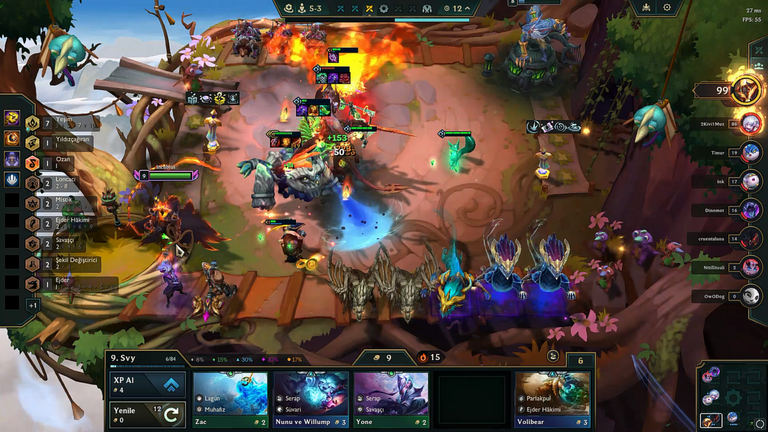Buy XP with the XP Al button
The width and height of the screenshot is (768, 432).
click(147, 385)
